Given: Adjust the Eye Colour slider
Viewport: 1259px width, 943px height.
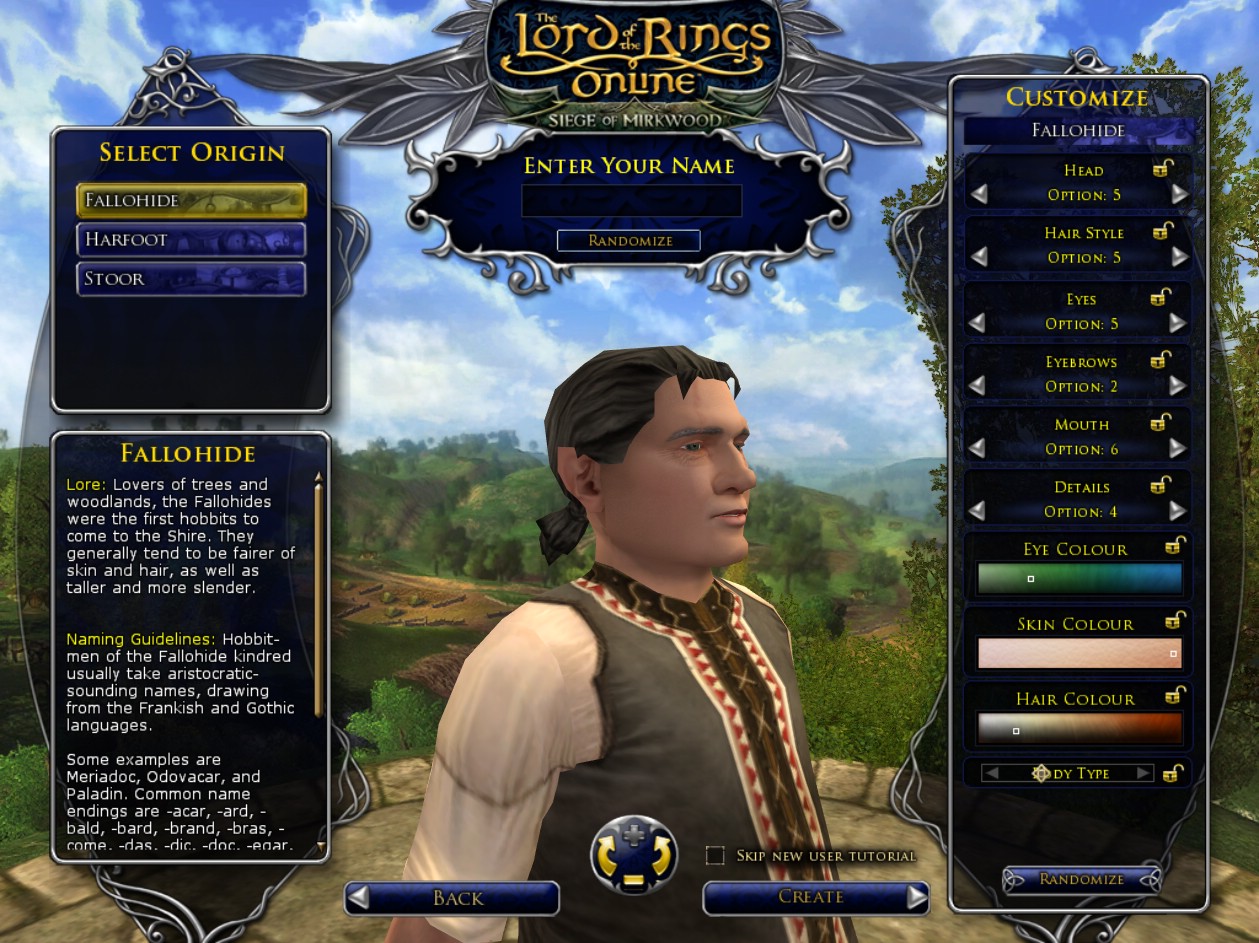Looking at the screenshot, I should click(1079, 579).
